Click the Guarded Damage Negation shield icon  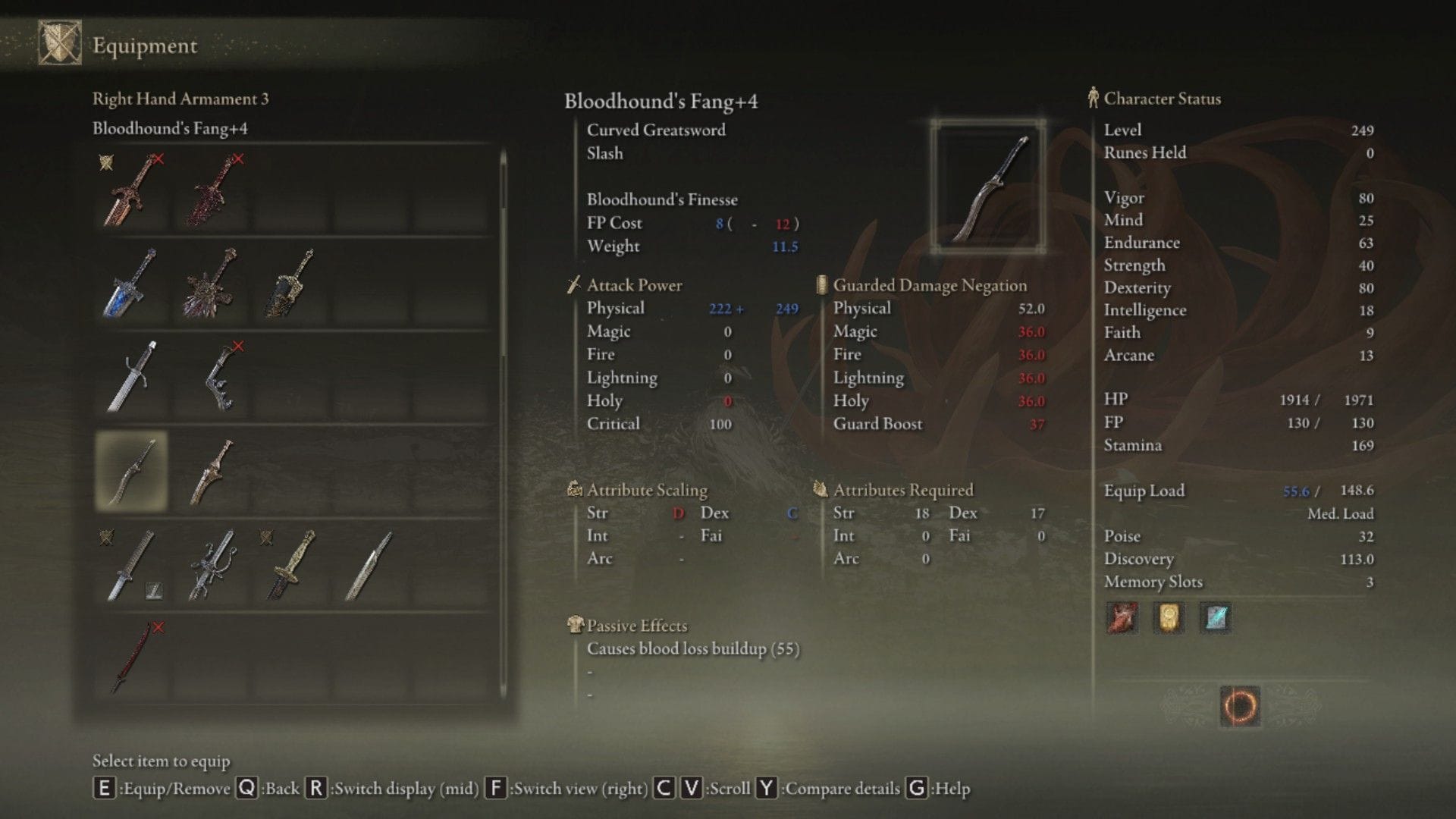(821, 285)
